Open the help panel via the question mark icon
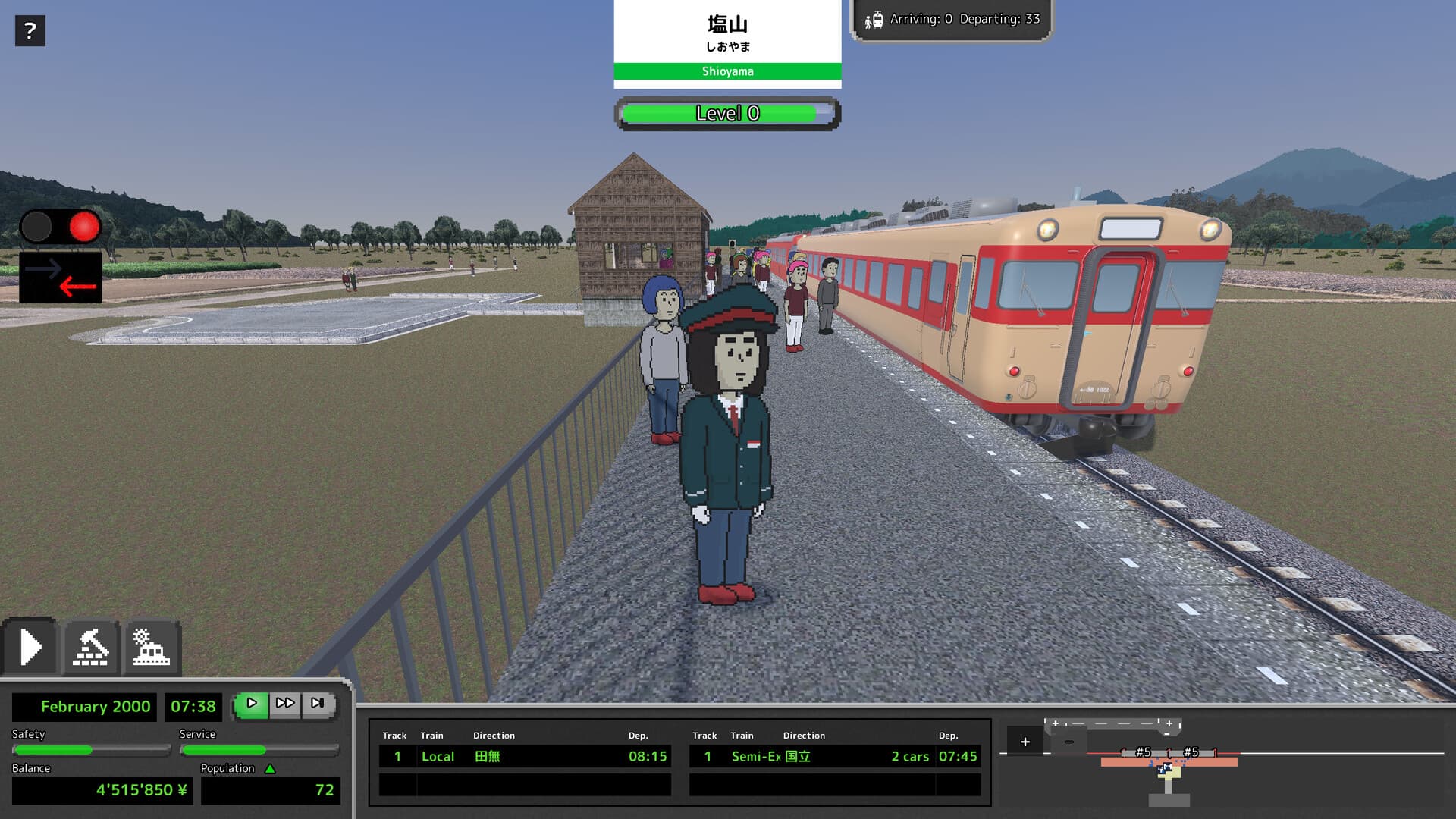This screenshot has height=819, width=1456. pos(30,30)
